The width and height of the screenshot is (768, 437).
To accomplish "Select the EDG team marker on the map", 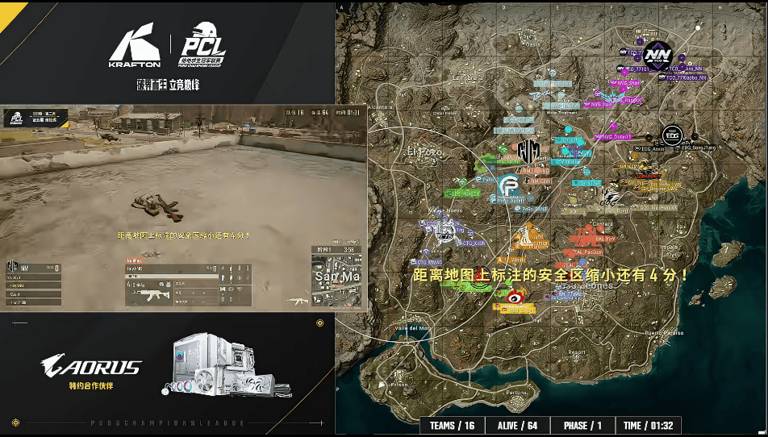I will point(672,134).
